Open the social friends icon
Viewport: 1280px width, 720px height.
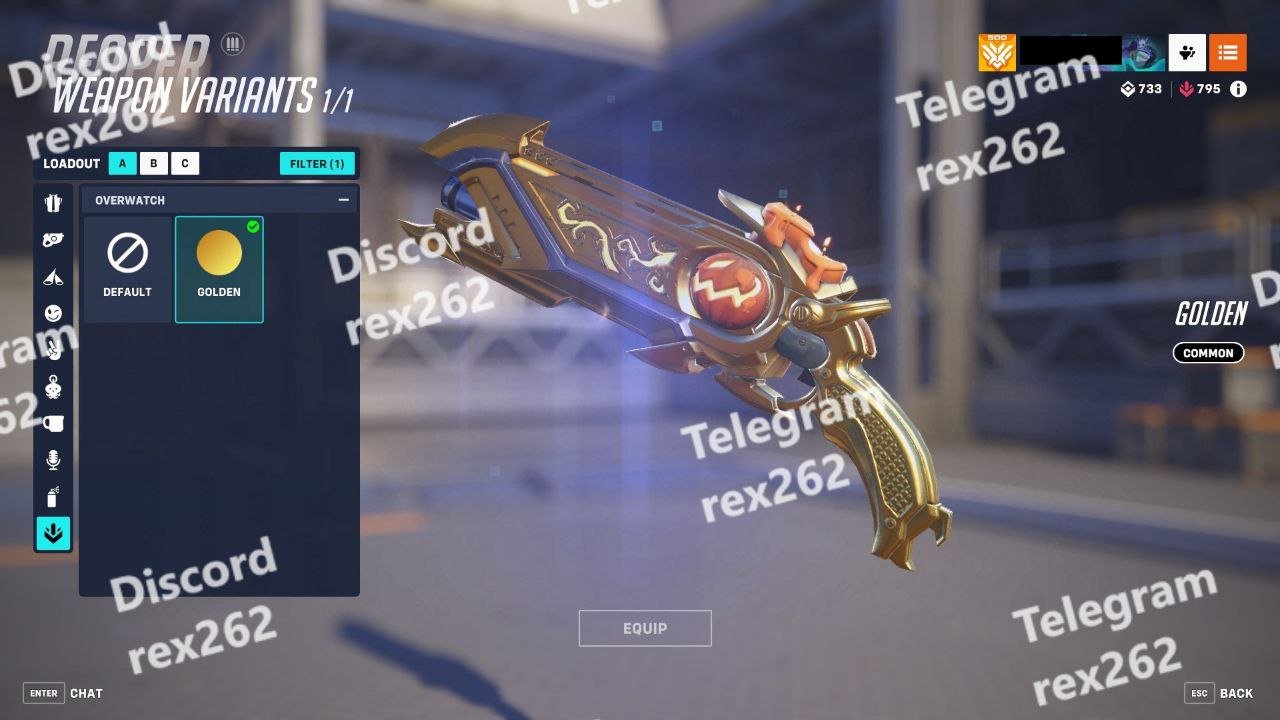click(x=1187, y=53)
